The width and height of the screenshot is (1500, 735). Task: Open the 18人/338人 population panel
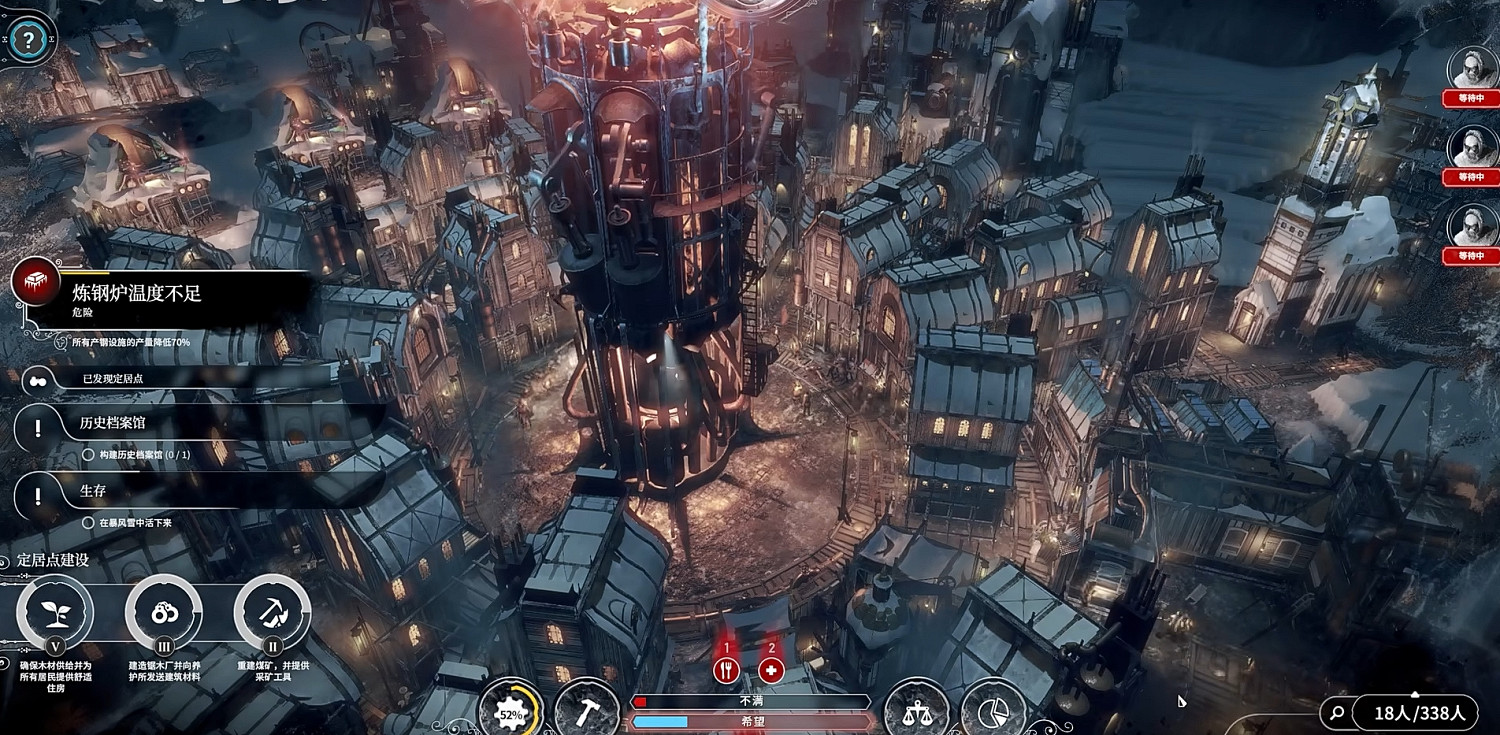[x=1418, y=713]
